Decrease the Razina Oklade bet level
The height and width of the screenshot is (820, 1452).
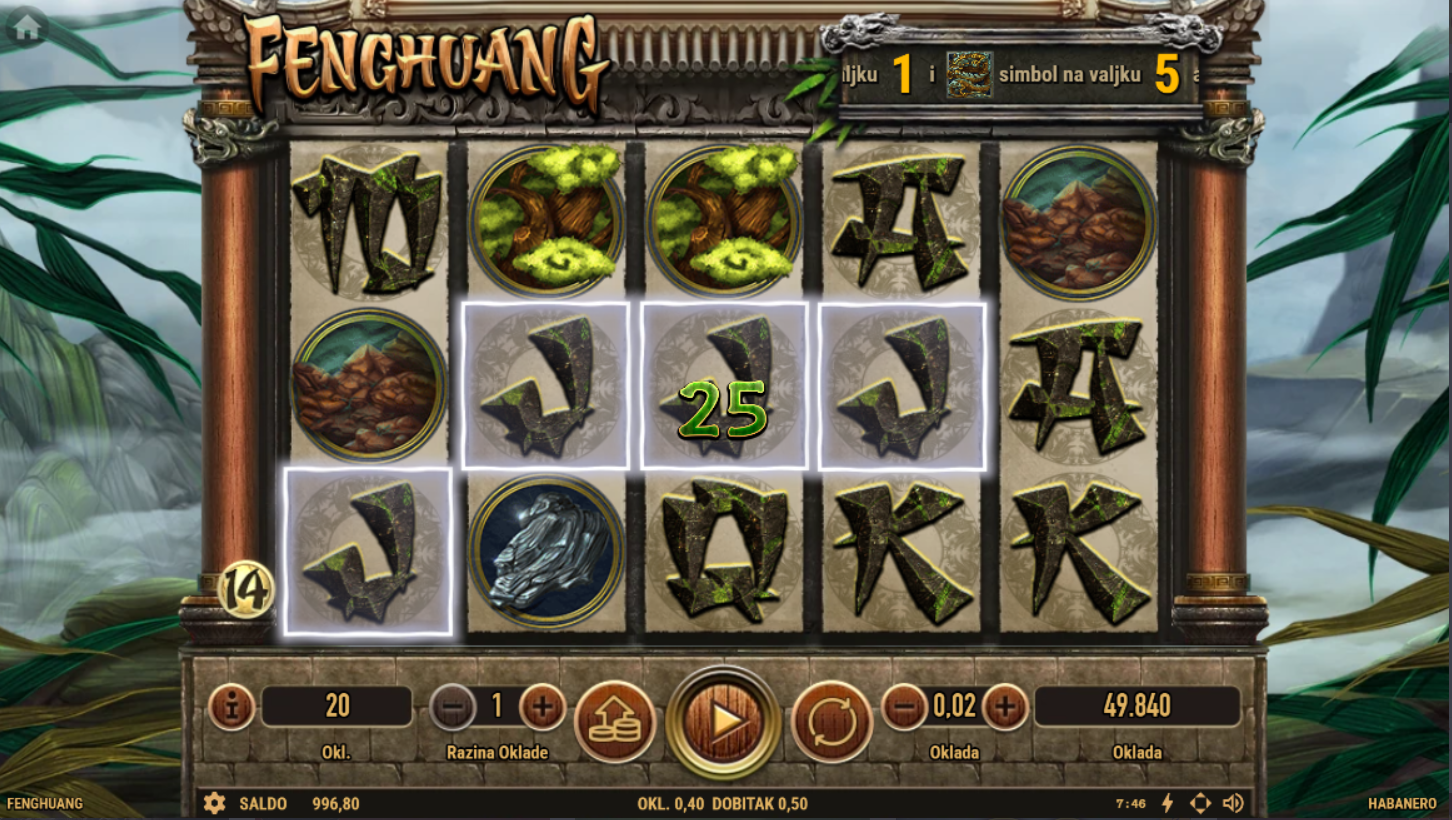tap(452, 707)
